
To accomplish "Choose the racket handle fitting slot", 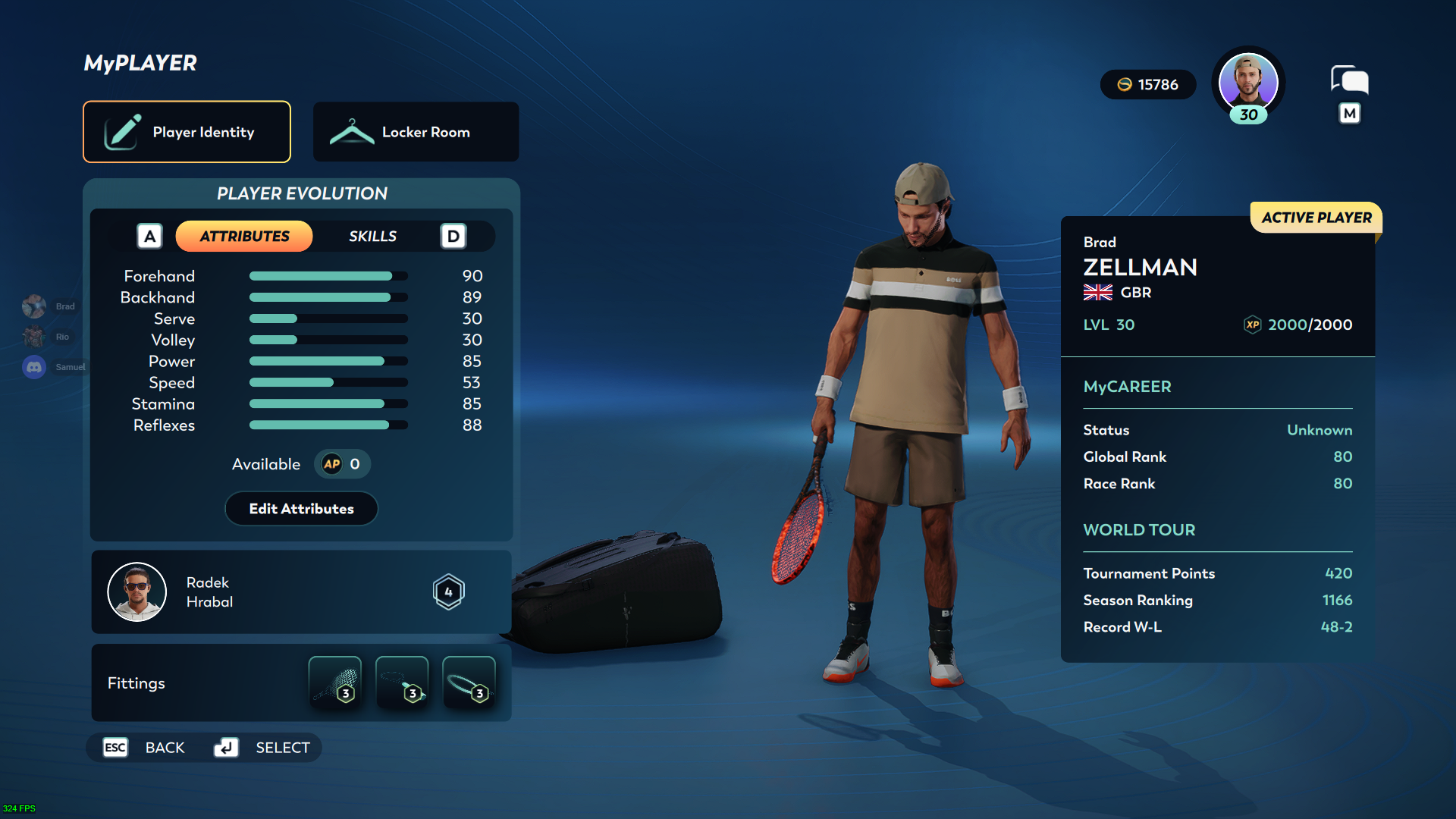I will point(402,682).
